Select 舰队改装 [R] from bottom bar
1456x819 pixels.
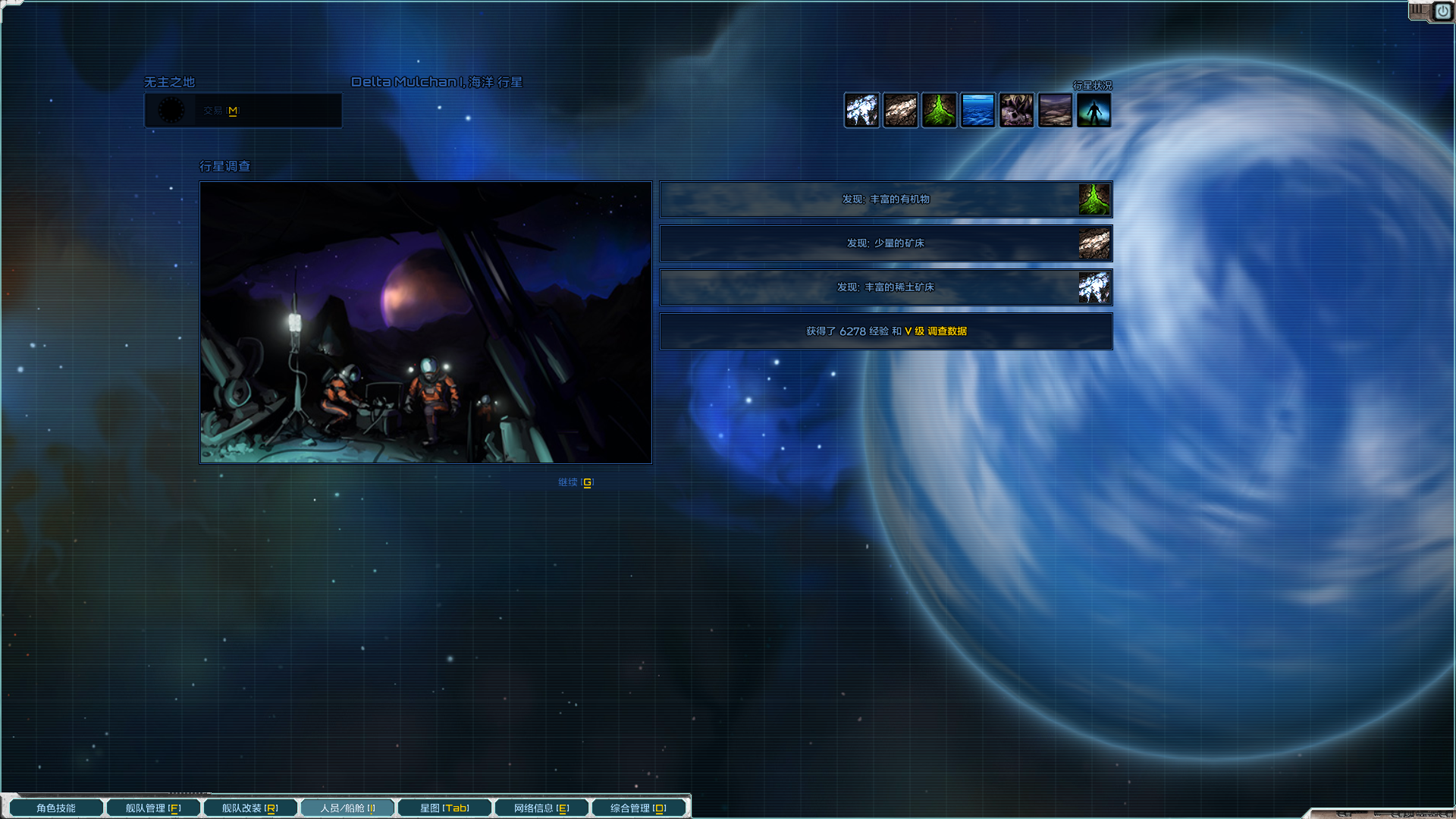[x=249, y=808]
